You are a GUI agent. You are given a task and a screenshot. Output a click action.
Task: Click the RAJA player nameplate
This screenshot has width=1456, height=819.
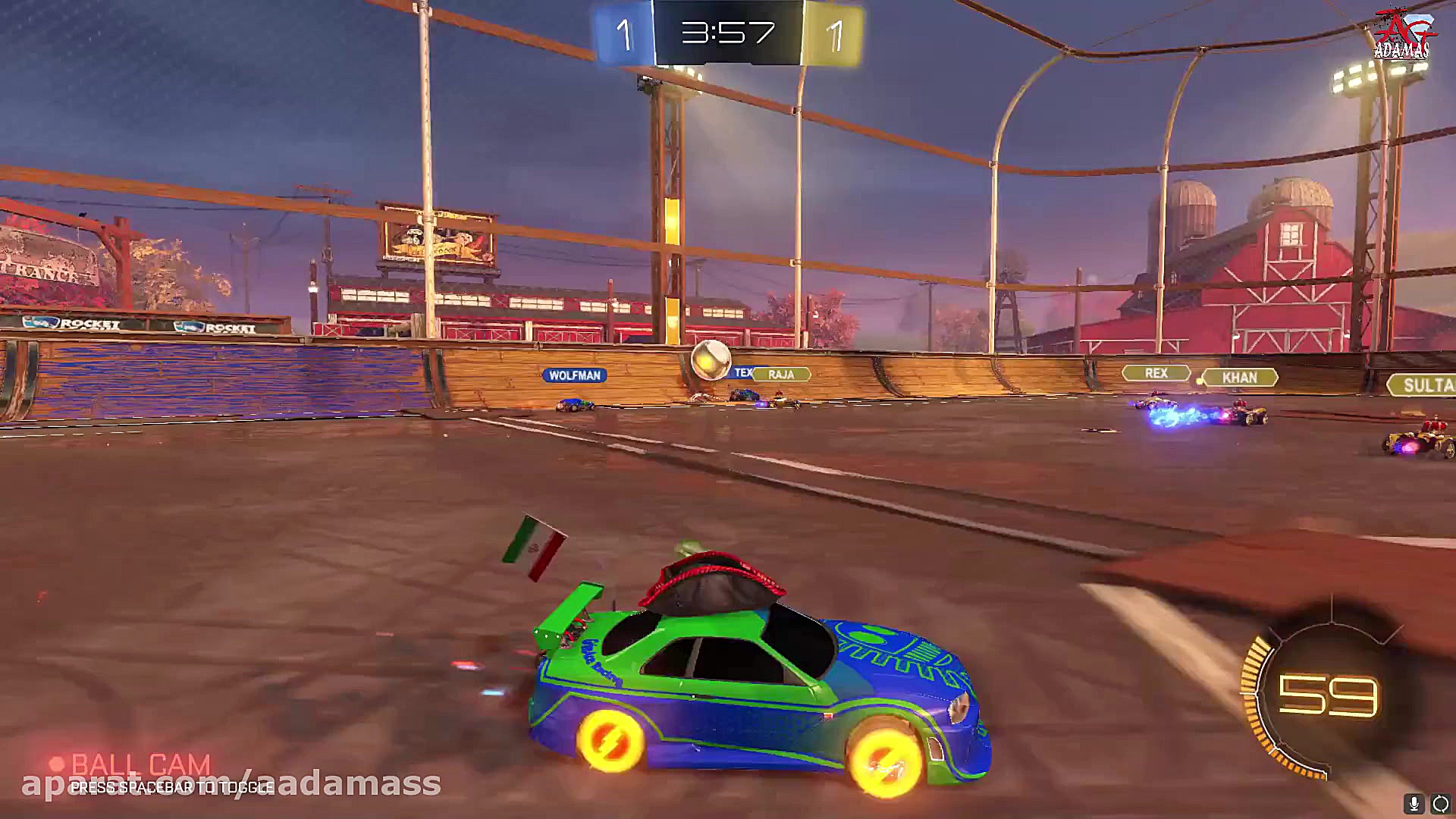click(780, 374)
